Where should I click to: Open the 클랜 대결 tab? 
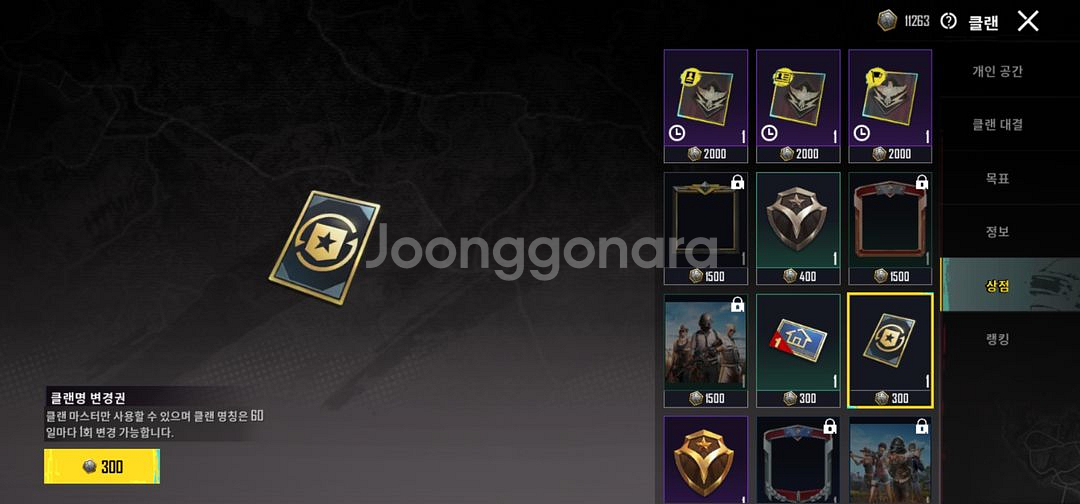[997, 125]
